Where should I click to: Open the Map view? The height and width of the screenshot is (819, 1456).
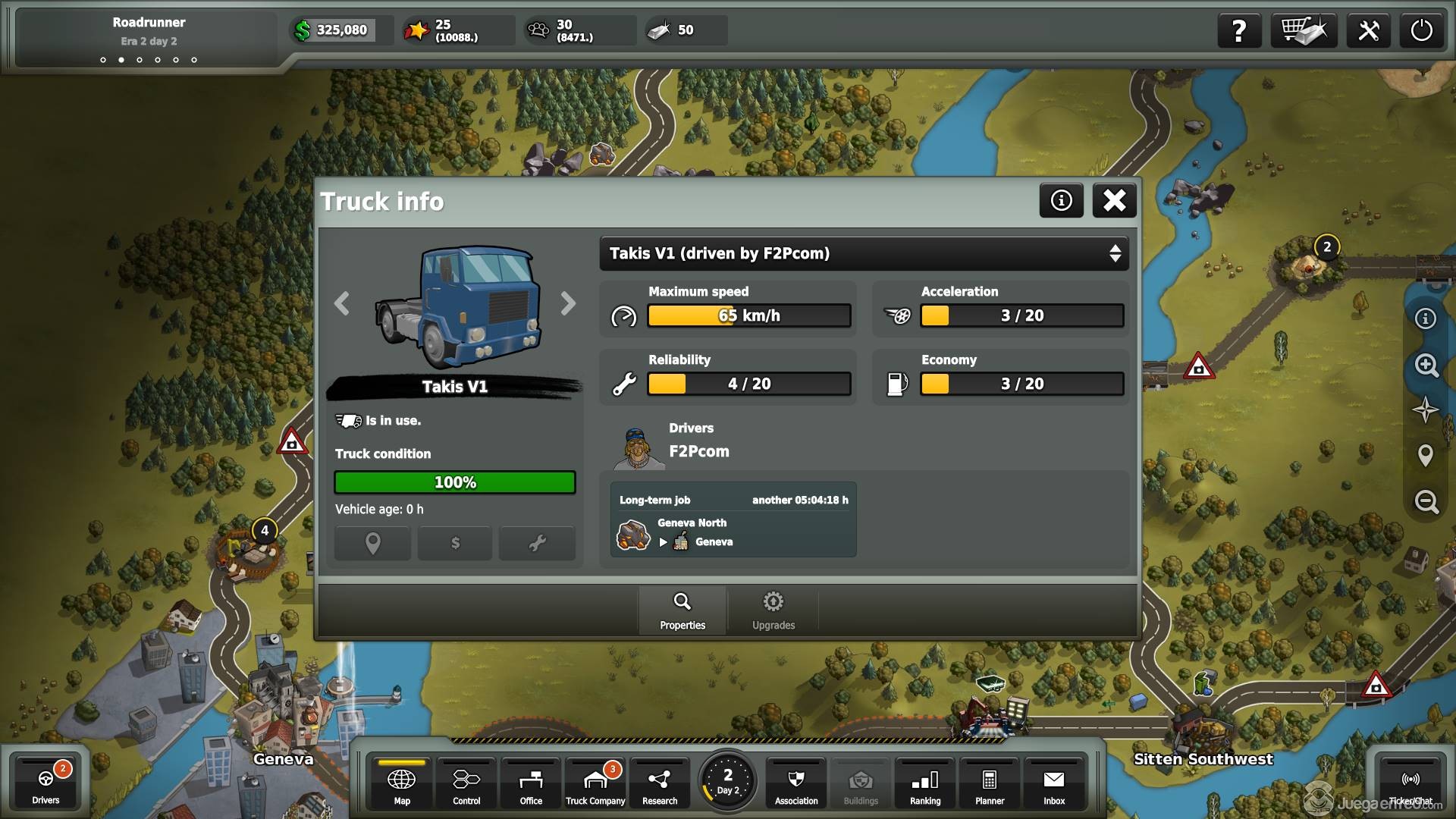tap(402, 785)
